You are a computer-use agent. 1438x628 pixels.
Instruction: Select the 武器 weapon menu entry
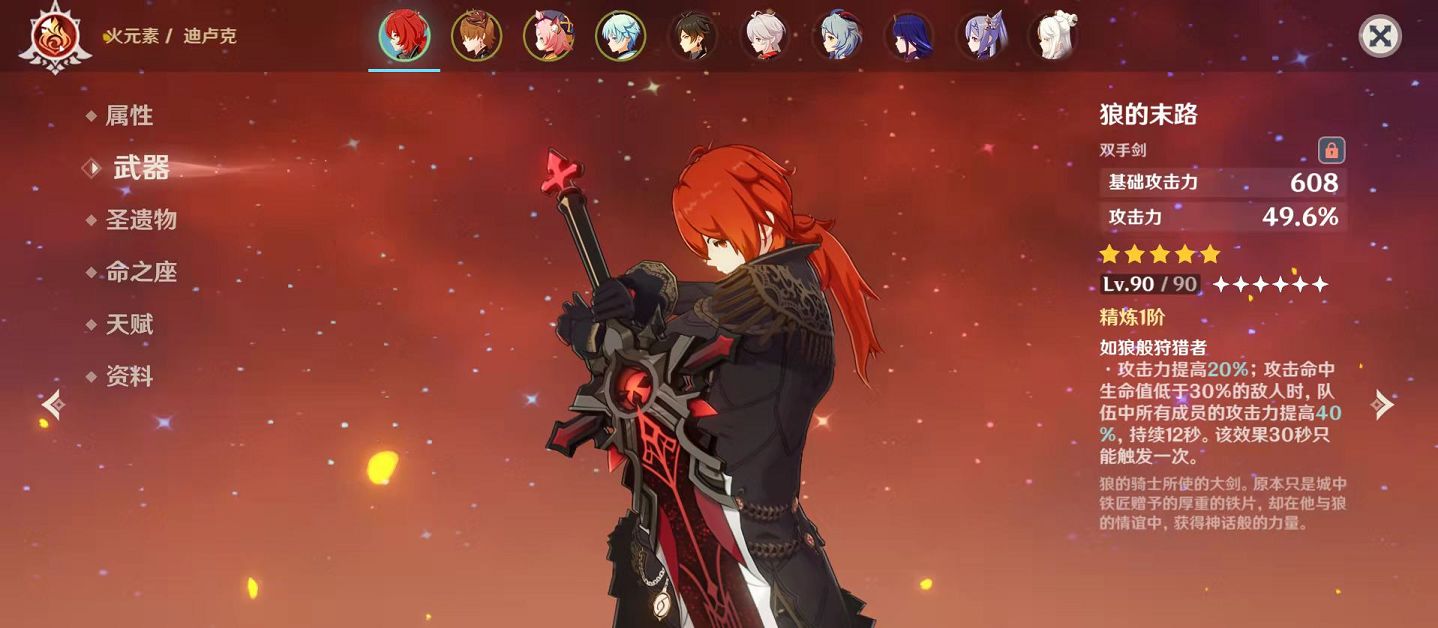click(141, 168)
